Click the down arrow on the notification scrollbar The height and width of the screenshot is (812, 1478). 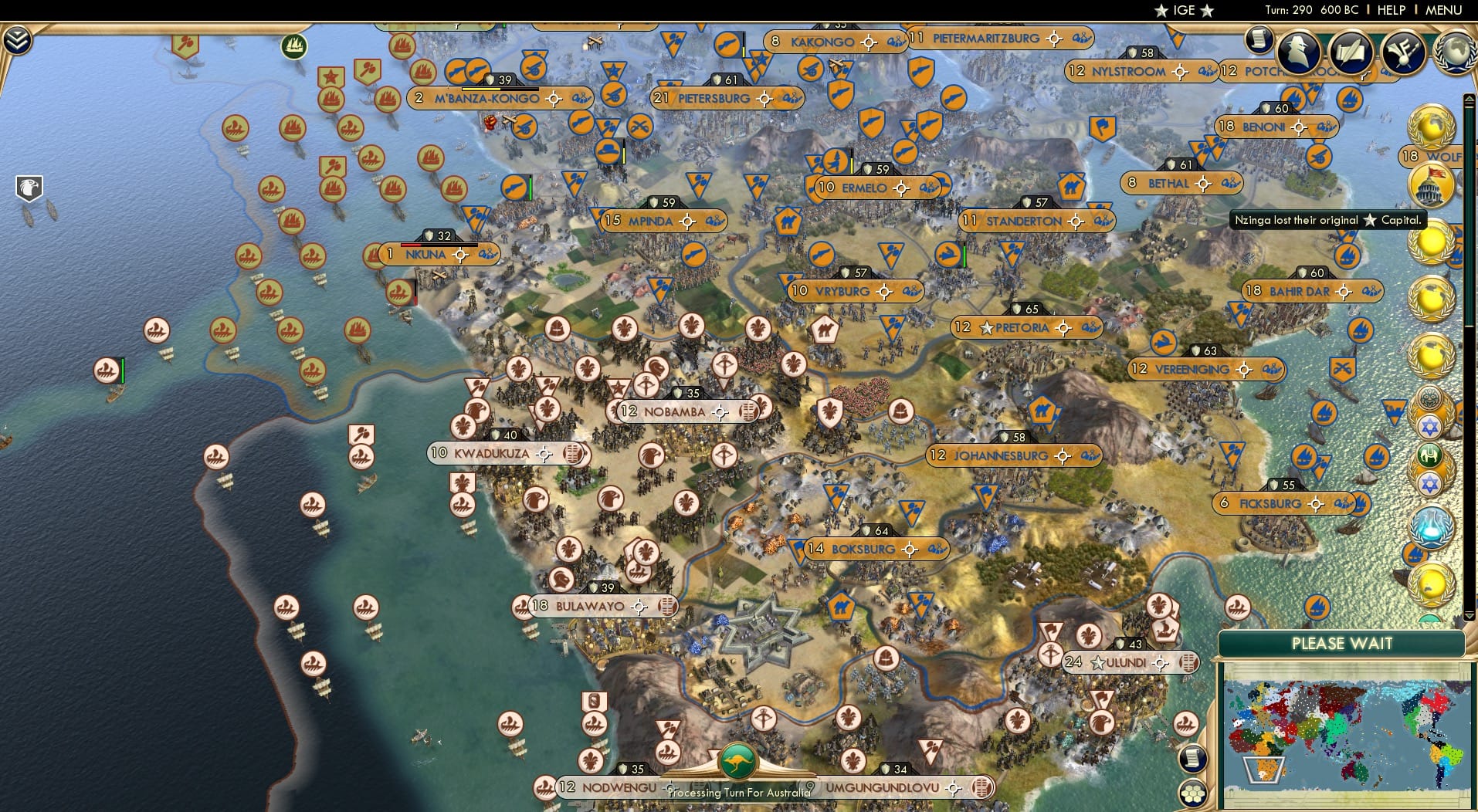point(1469,614)
